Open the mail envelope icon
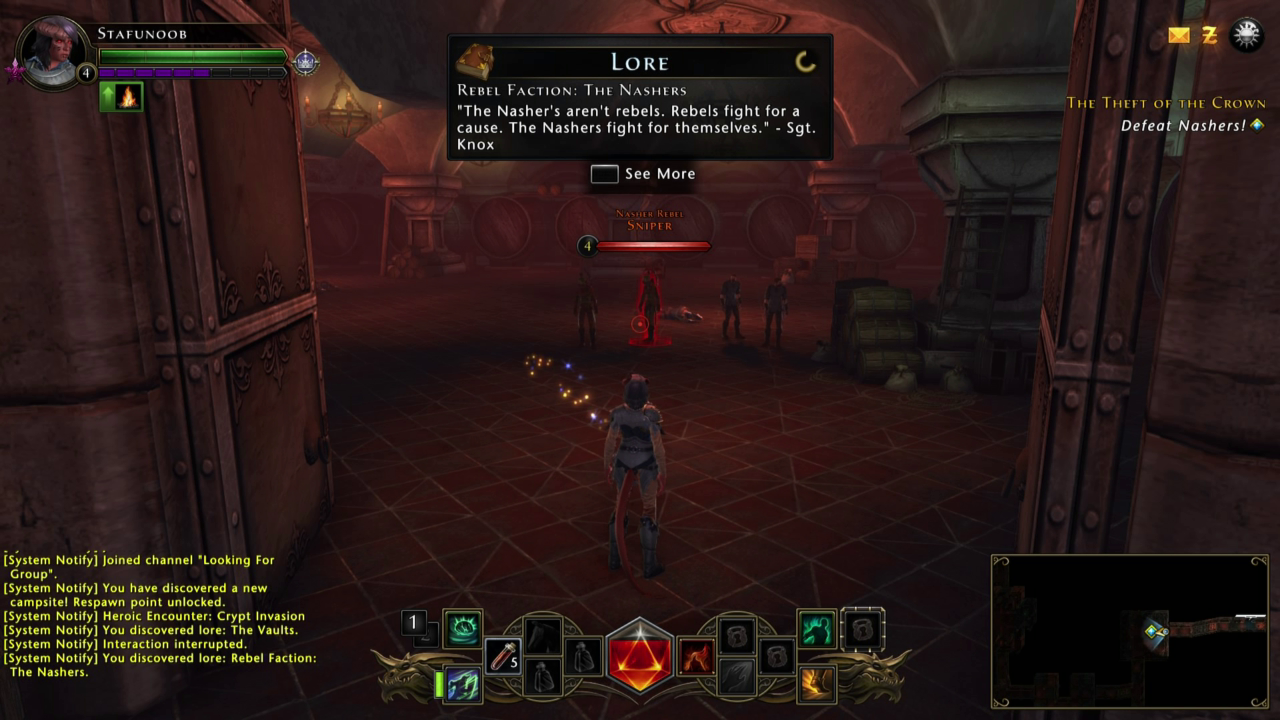The height and width of the screenshot is (720, 1280). pyautogui.click(x=1179, y=36)
